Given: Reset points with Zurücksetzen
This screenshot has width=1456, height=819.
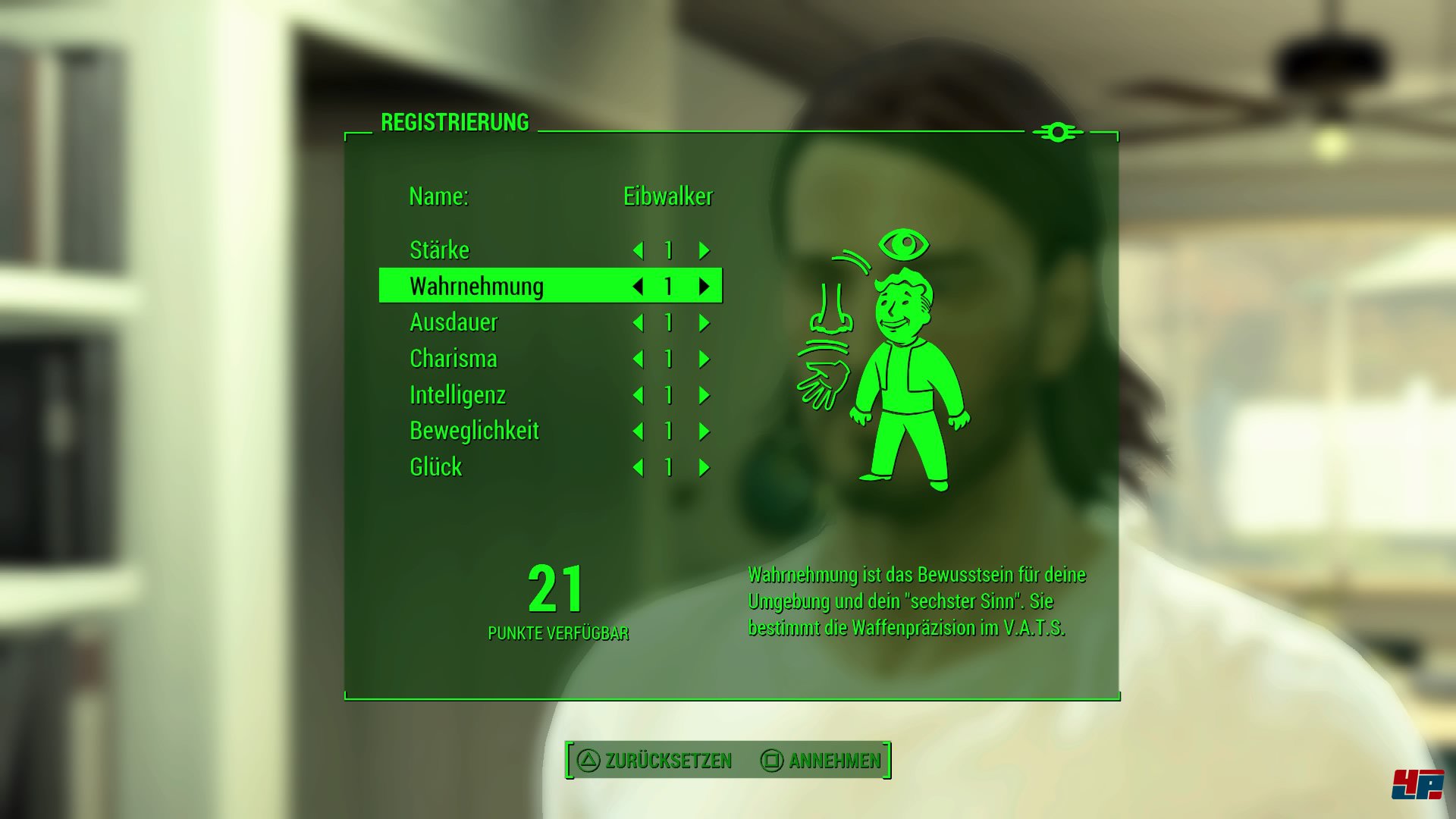Looking at the screenshot, I should [x=655, y=761].
